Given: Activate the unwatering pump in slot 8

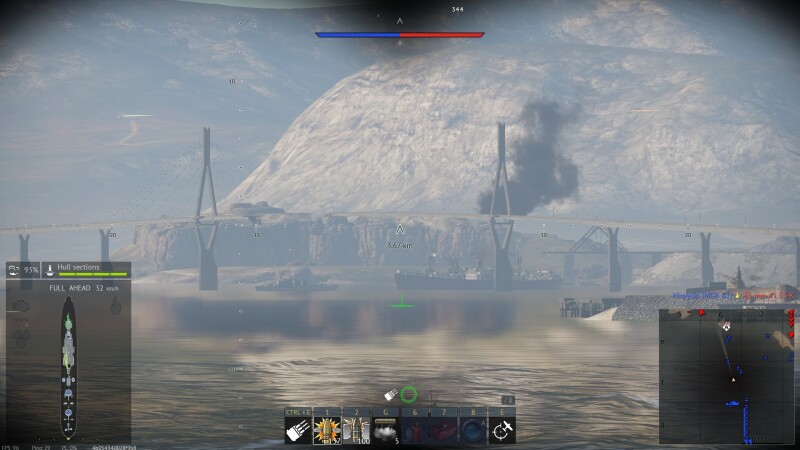Looking at the screenshot, I should click(473, 430).
